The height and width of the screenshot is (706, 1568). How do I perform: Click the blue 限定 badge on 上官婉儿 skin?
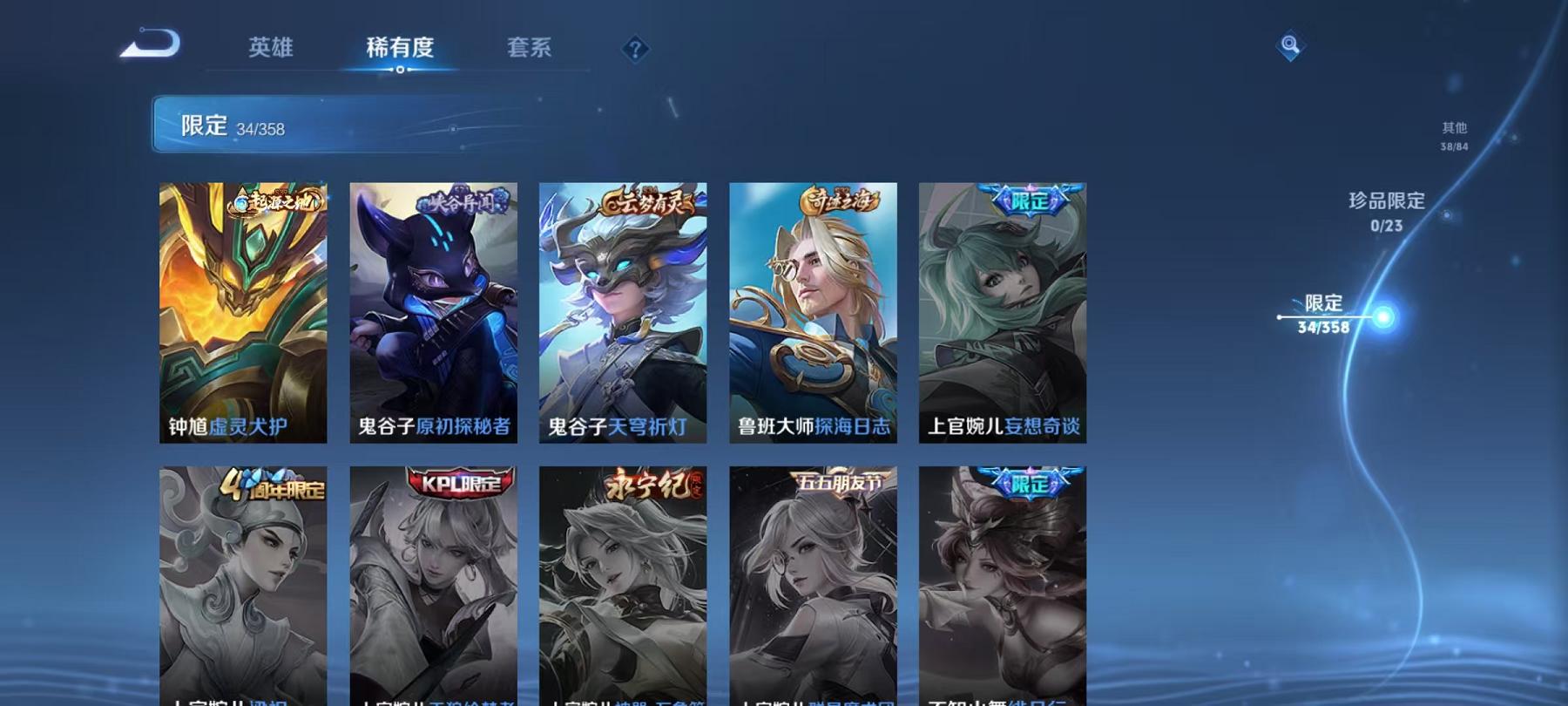(x=1030, y=198)
